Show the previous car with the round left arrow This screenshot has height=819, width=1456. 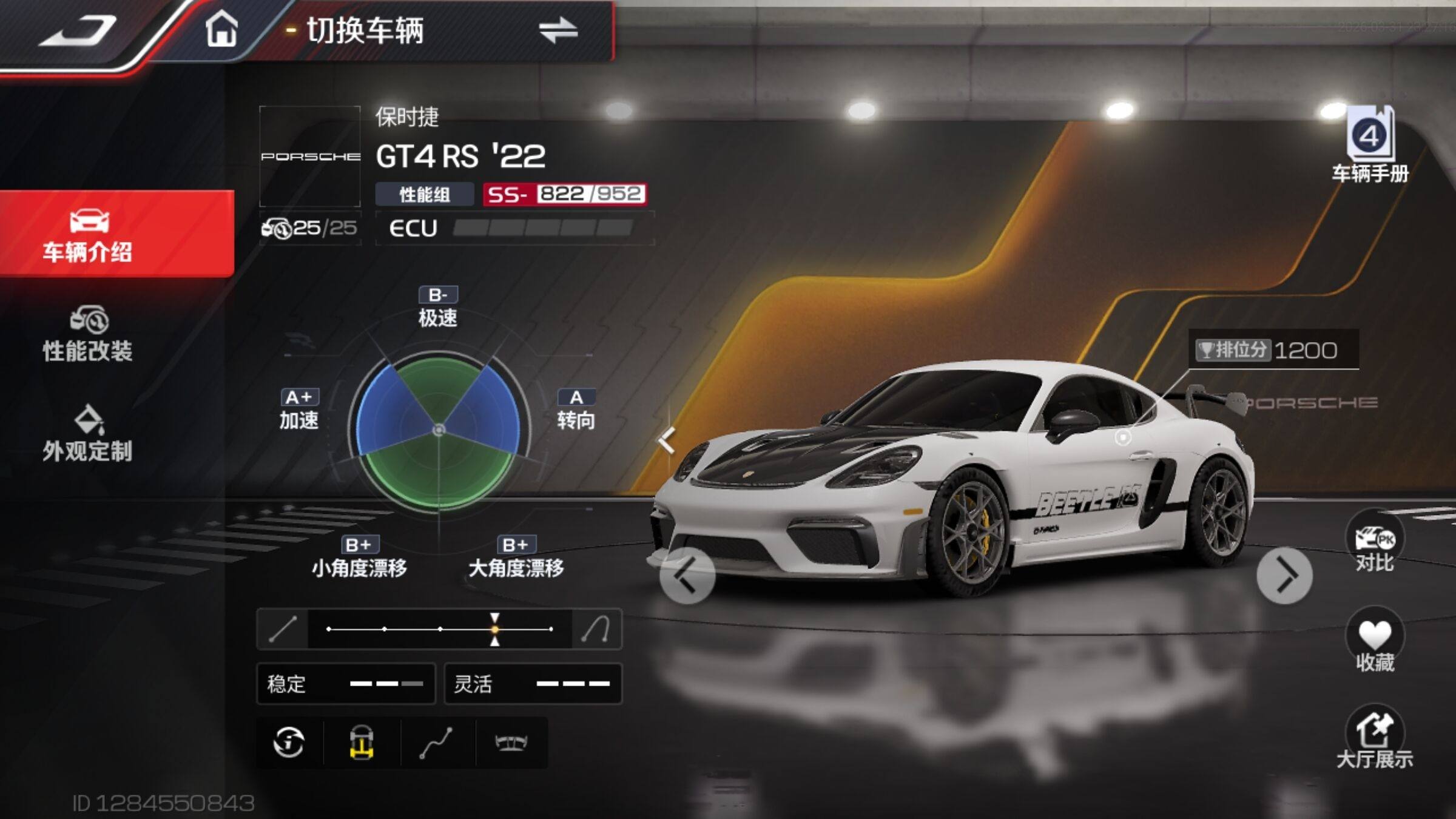coord(687,576)
